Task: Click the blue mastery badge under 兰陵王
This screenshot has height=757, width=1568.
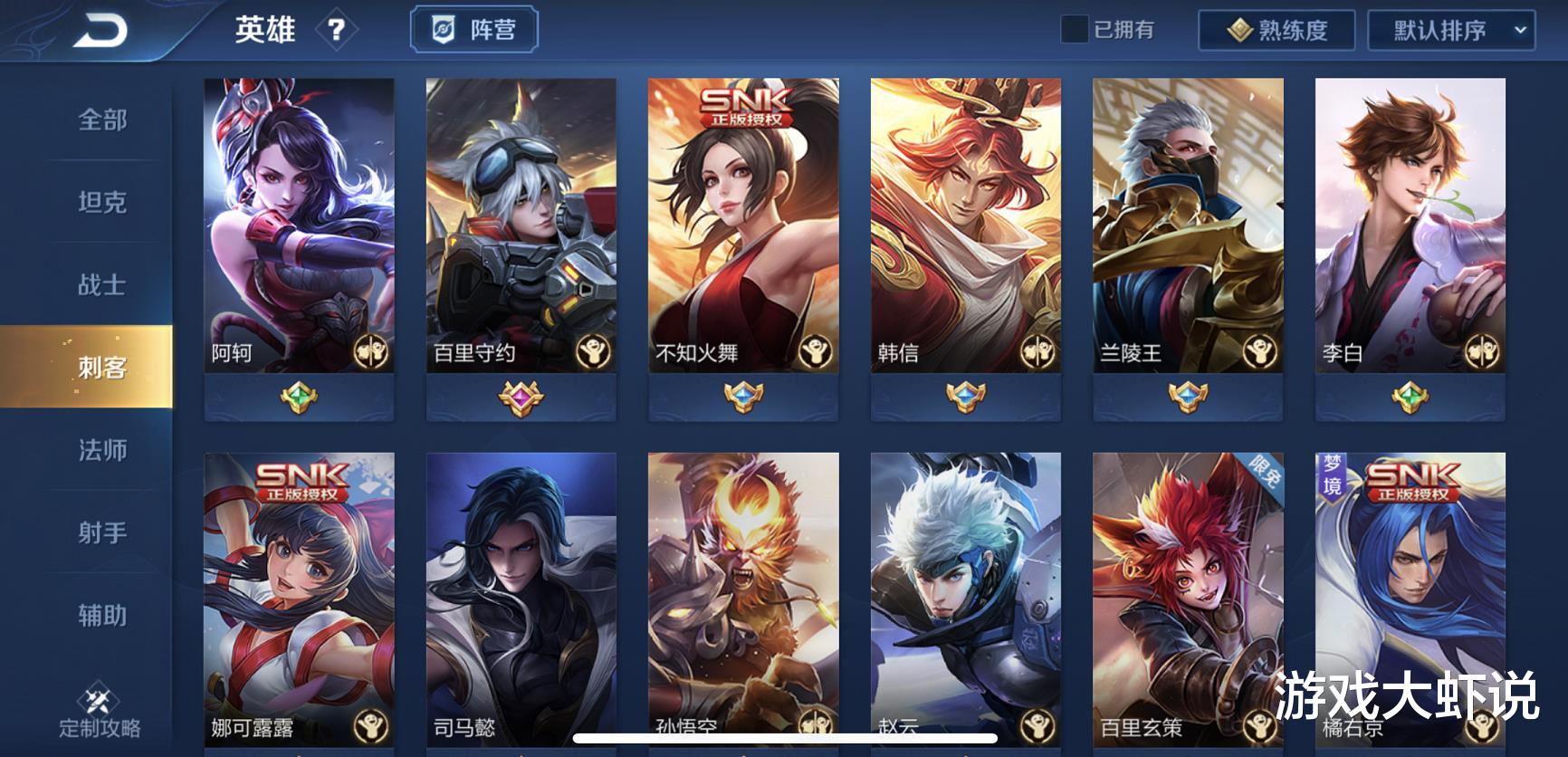Action: tap(1186, 396)
